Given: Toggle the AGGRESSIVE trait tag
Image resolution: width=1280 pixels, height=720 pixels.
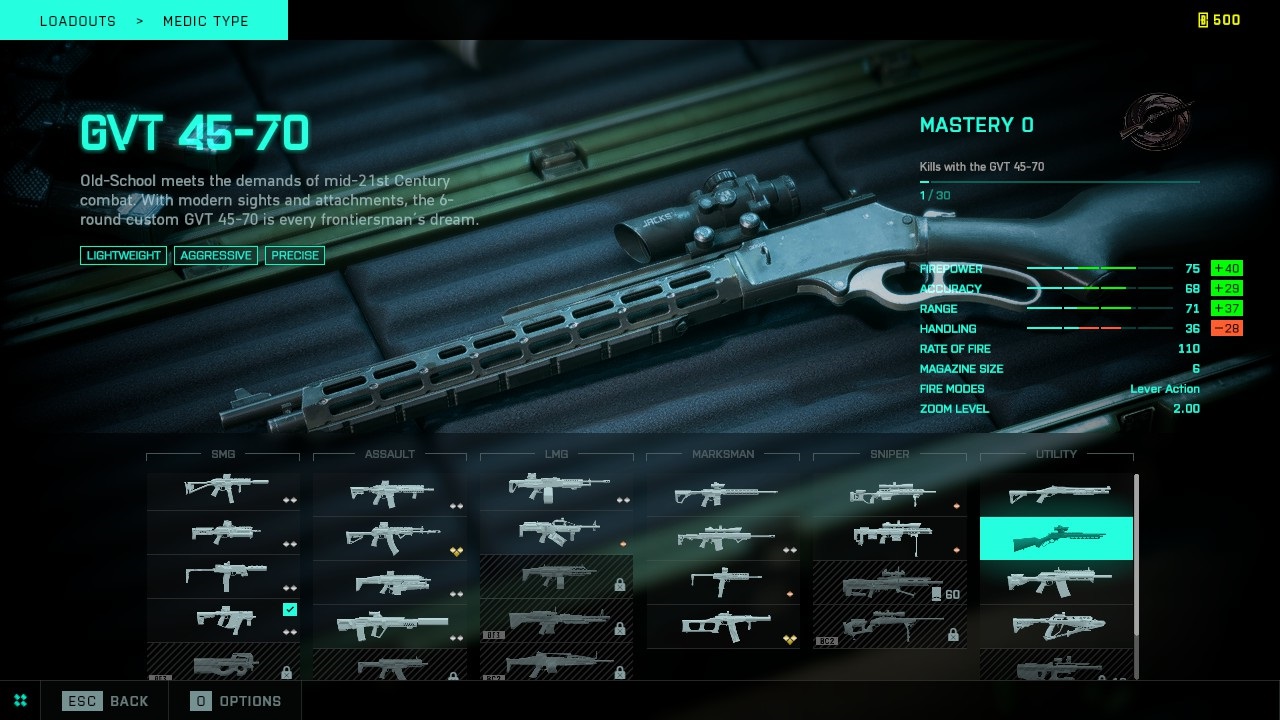Looking at the screenshot, I should click(216, 255).
